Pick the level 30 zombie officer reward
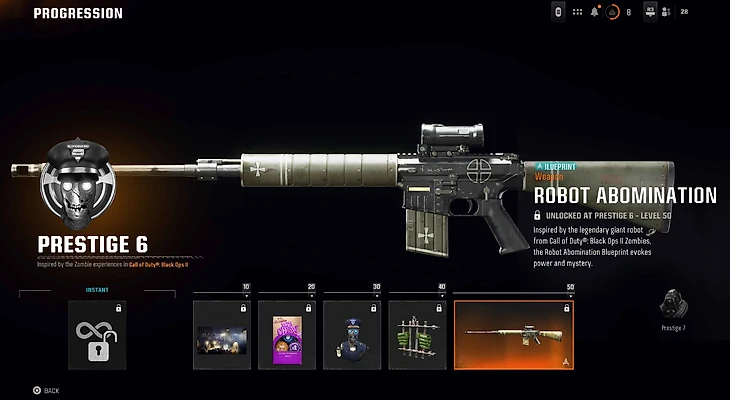The height and width of the screenshot is (400, 730). pyautogui.click(x=352, y=335)
